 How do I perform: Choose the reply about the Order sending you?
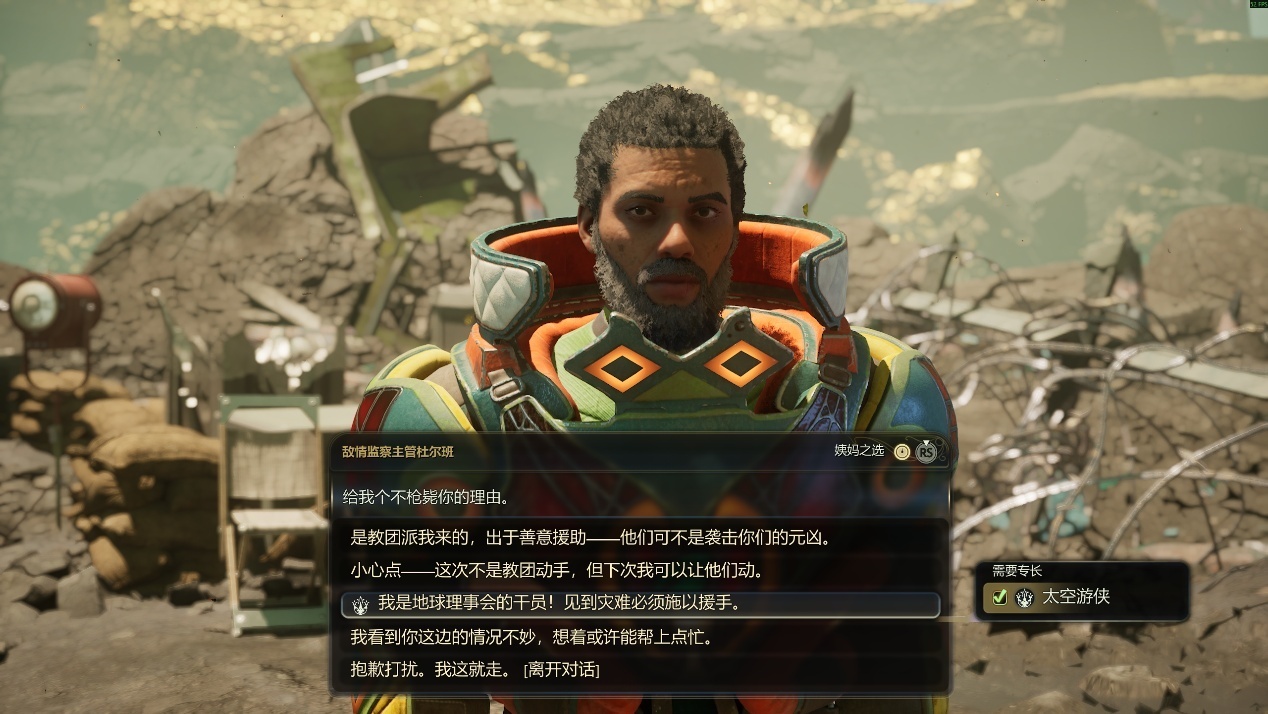coord(591,538)
